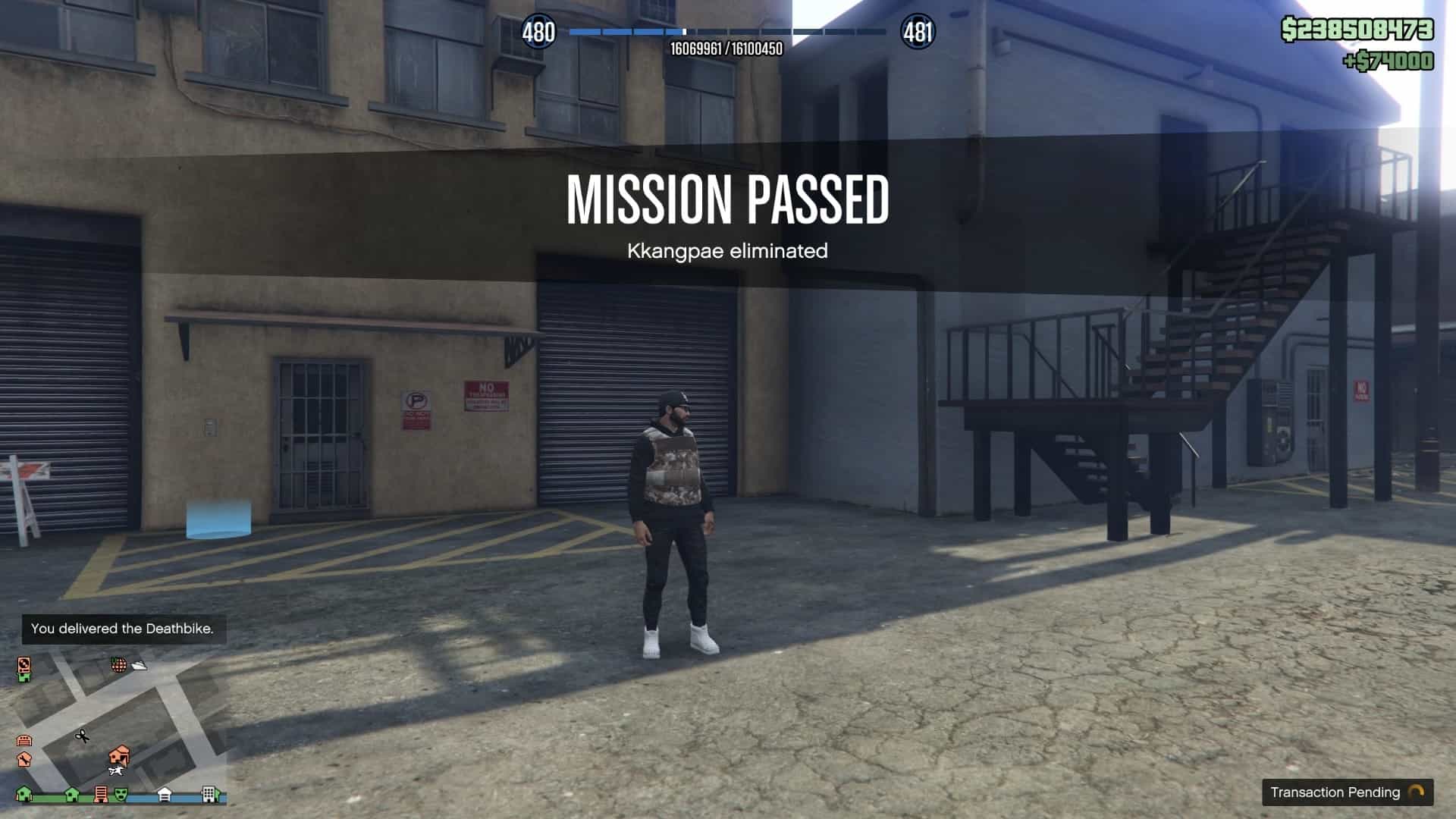Screen dimensions: 1456x819
Task: Click the white garage blip on minimap
Action: [165, 794]
